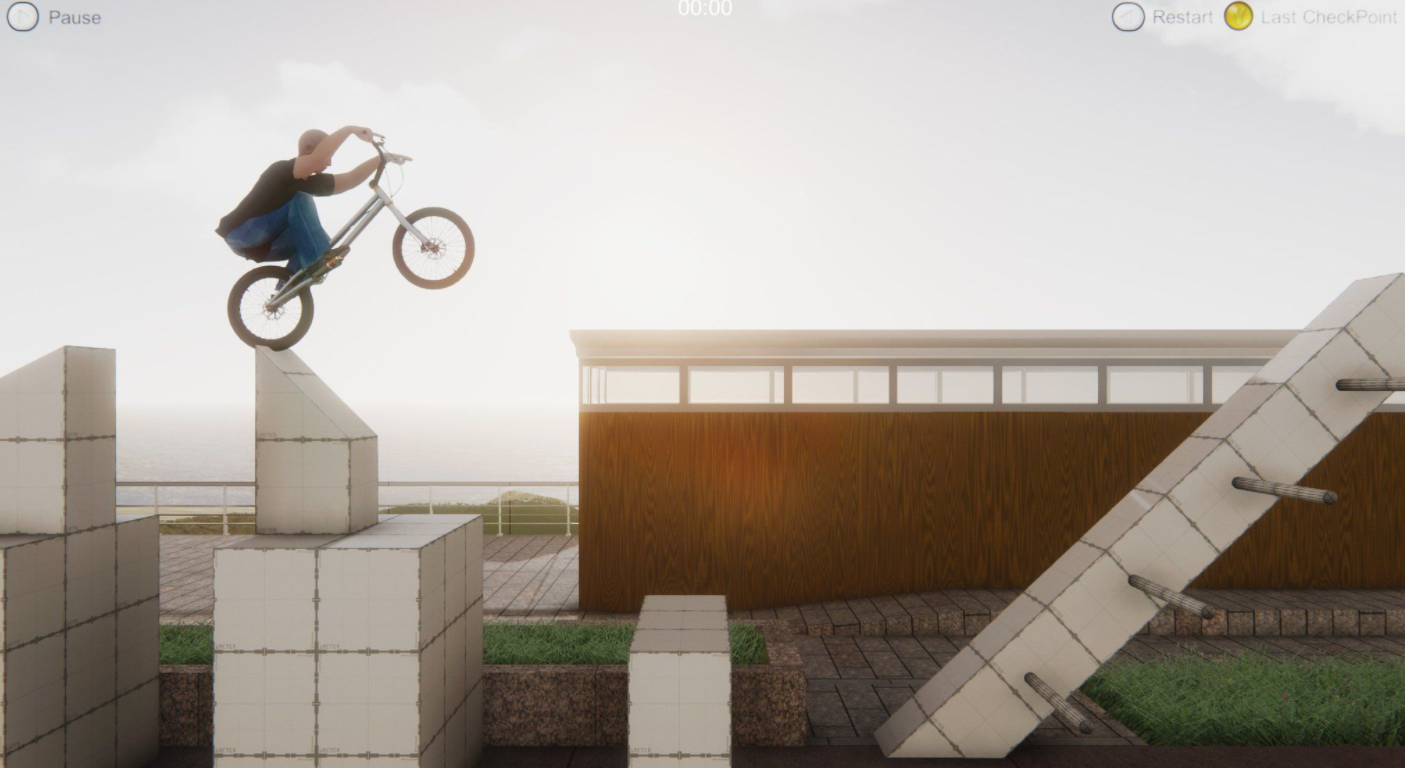Pause the game
The width and height of the screenshot is (1405, 768).
pyautogui.click(x=23, y=16)
